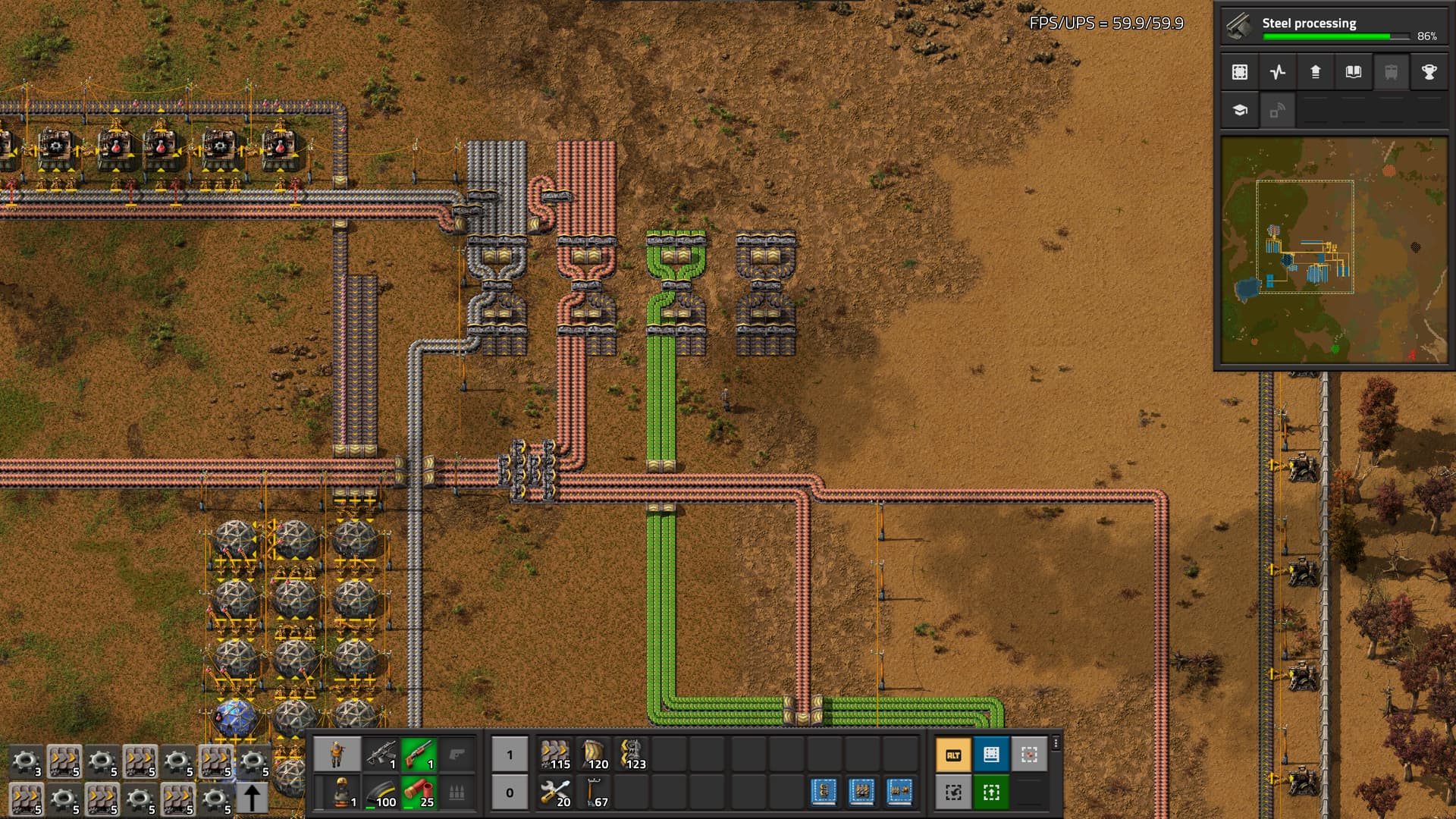Activate the green upgrade planner tool
Image resolution: width=1456 pixels, height=819 pixels.
[991, 792]
